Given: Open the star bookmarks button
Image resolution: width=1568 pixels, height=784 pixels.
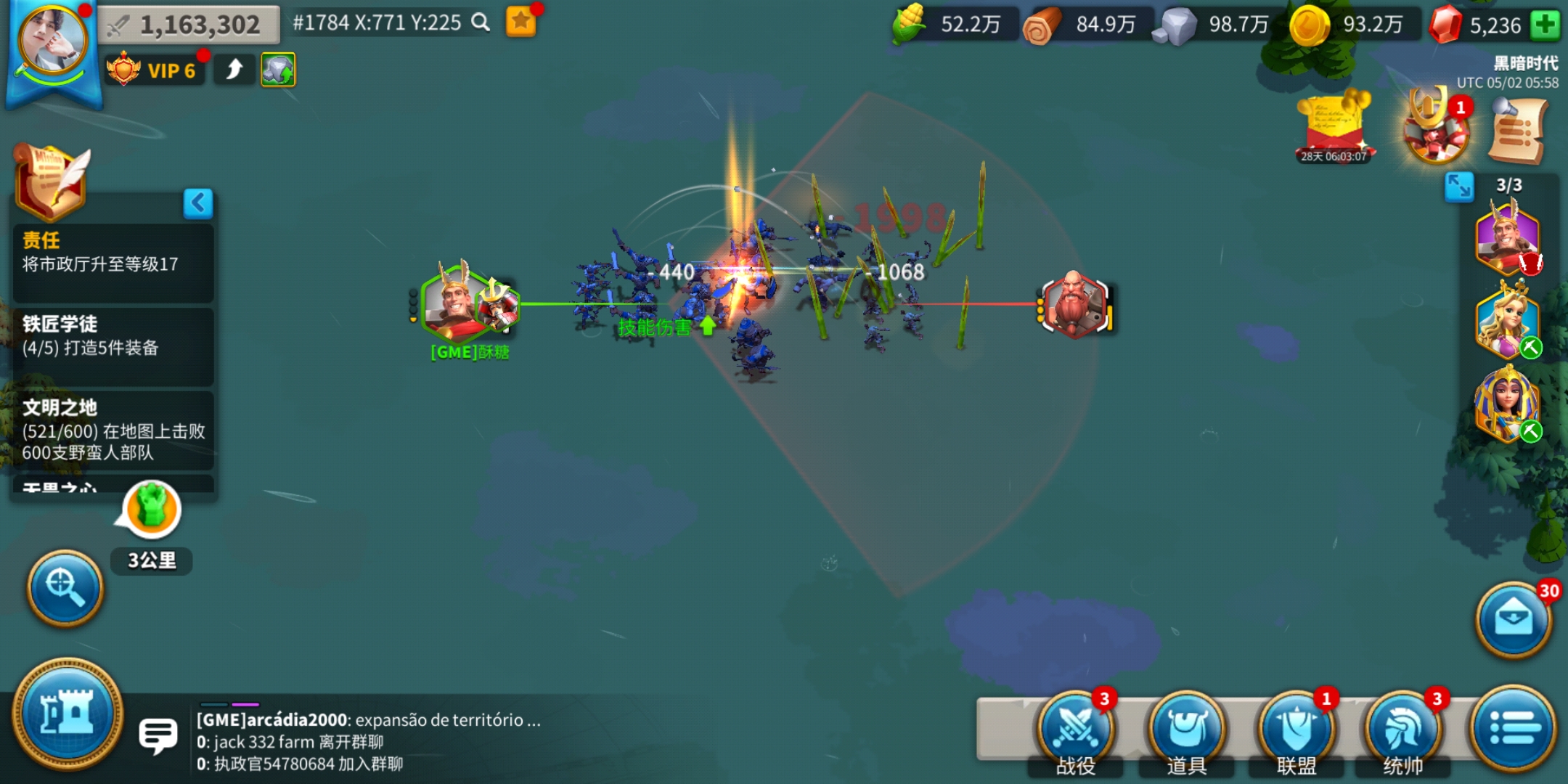Looking at the screenshot, I should point(521,23).
